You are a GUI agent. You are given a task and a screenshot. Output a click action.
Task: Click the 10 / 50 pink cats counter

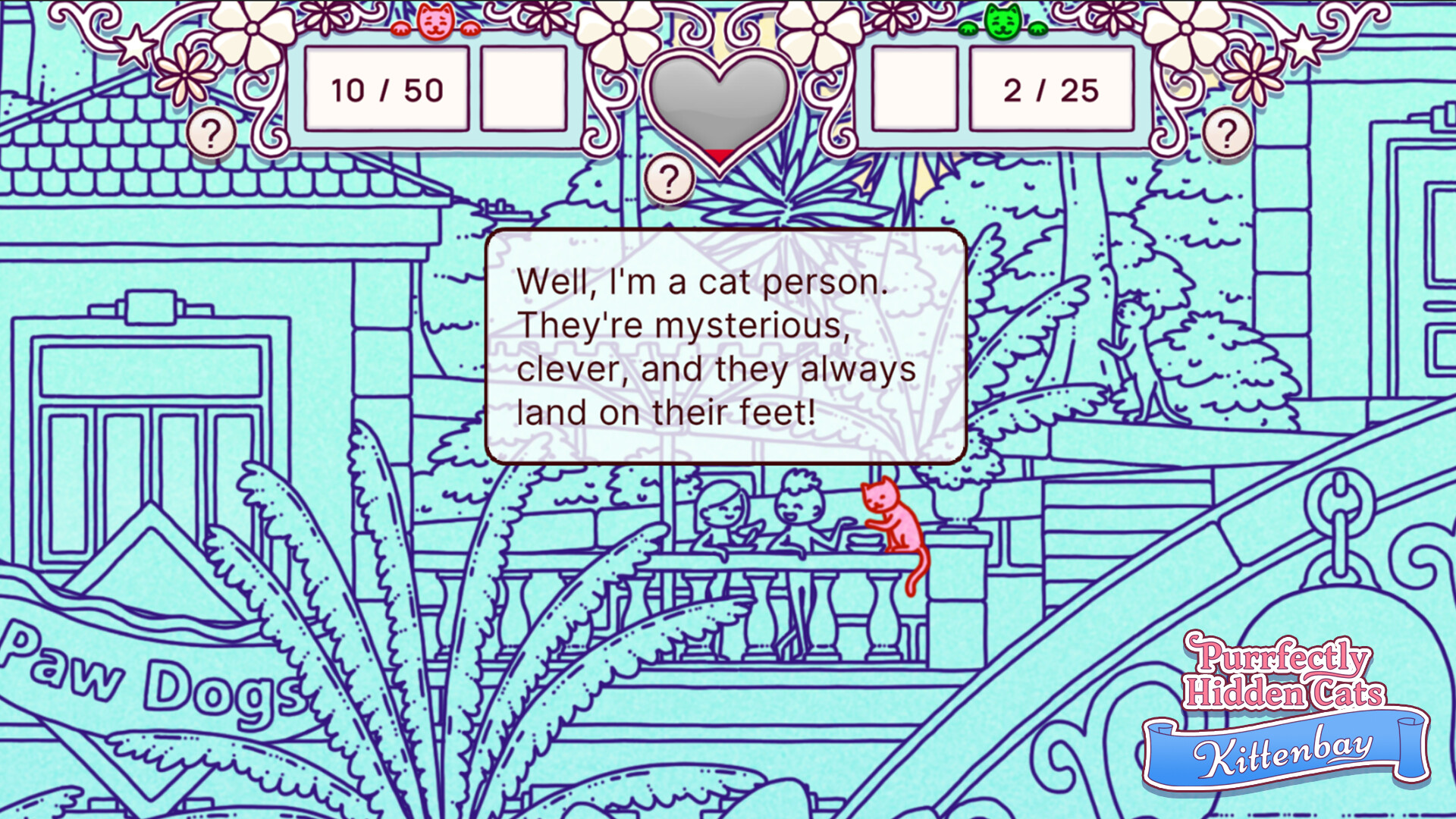(385, 89)
